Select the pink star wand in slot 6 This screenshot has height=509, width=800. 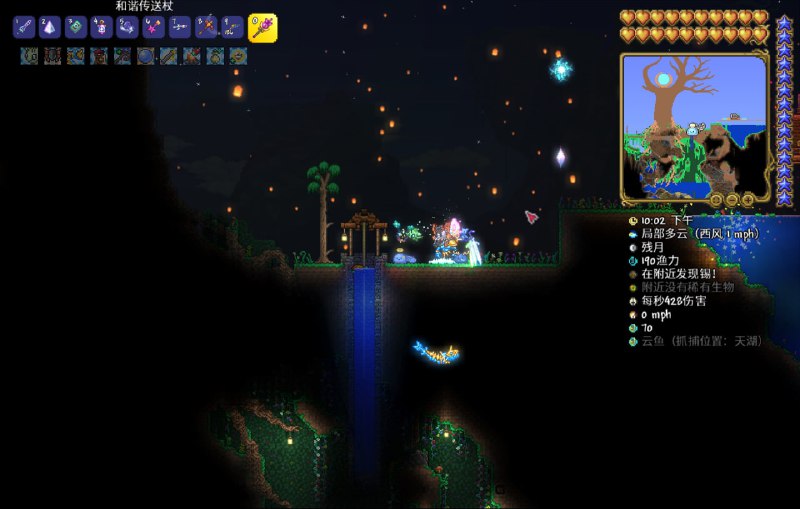[154, 28]
